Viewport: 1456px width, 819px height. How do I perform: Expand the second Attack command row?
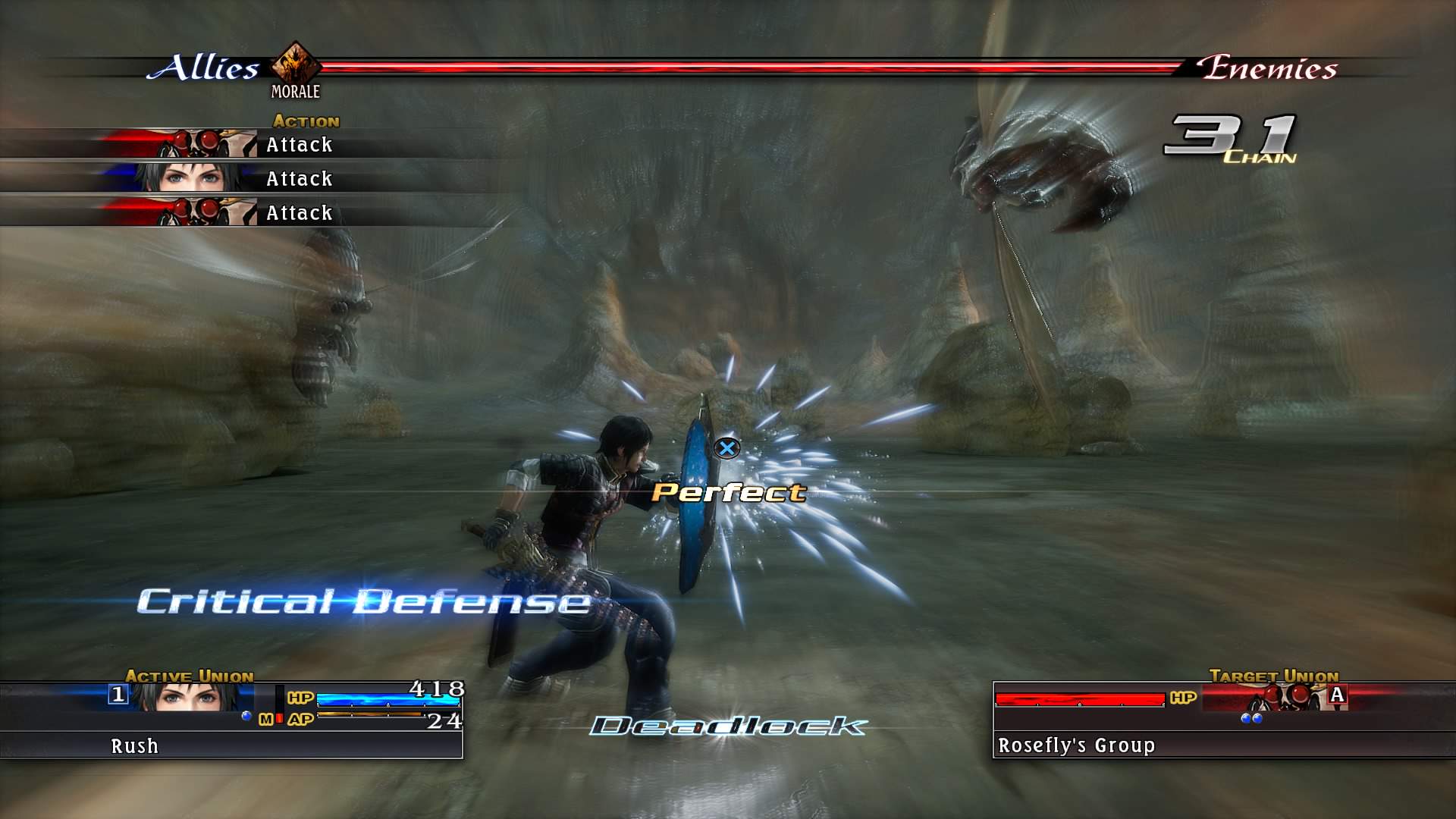point(299,178)
